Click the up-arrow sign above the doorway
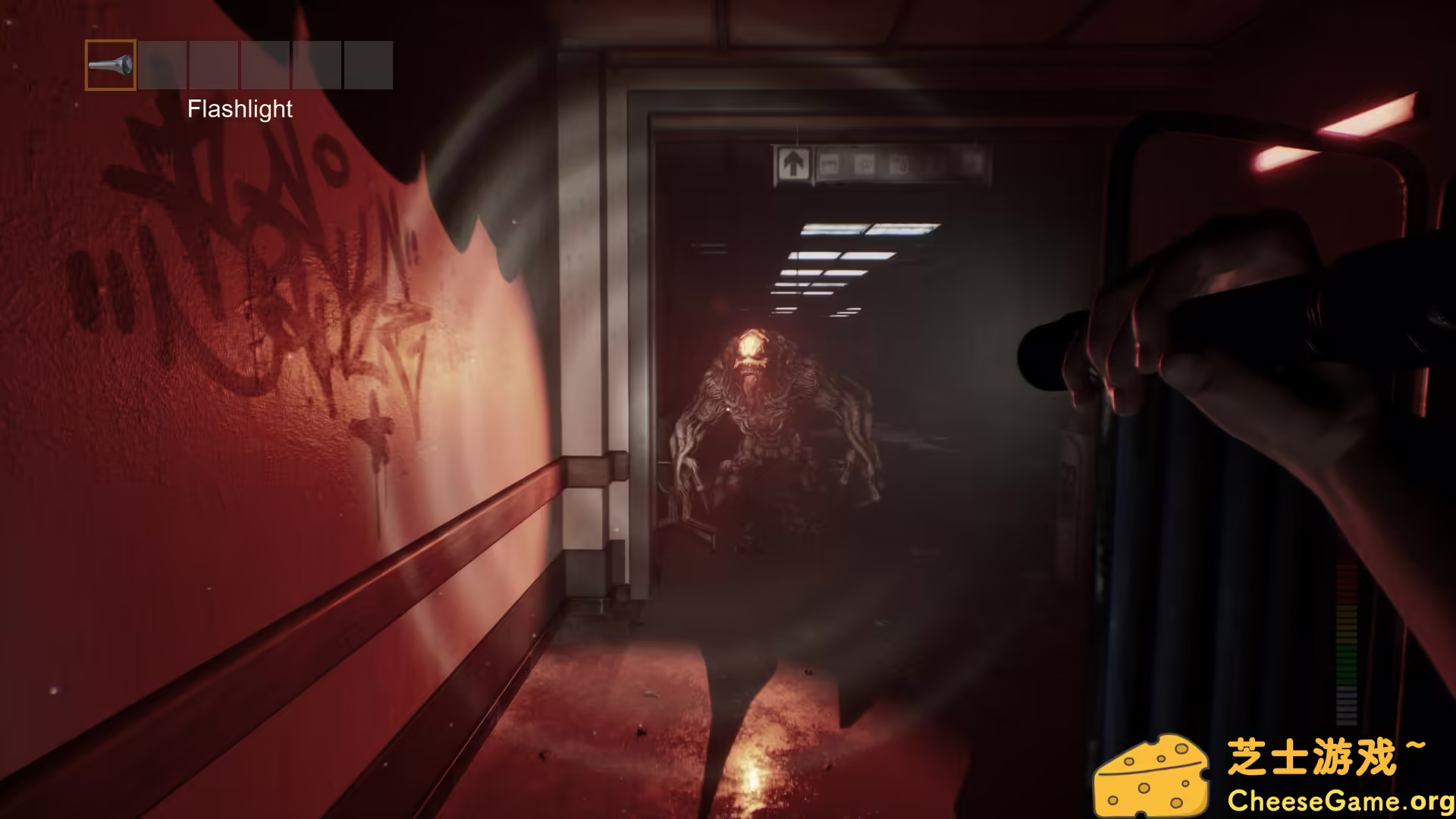 pyautogui.click(x=793, y=161)
